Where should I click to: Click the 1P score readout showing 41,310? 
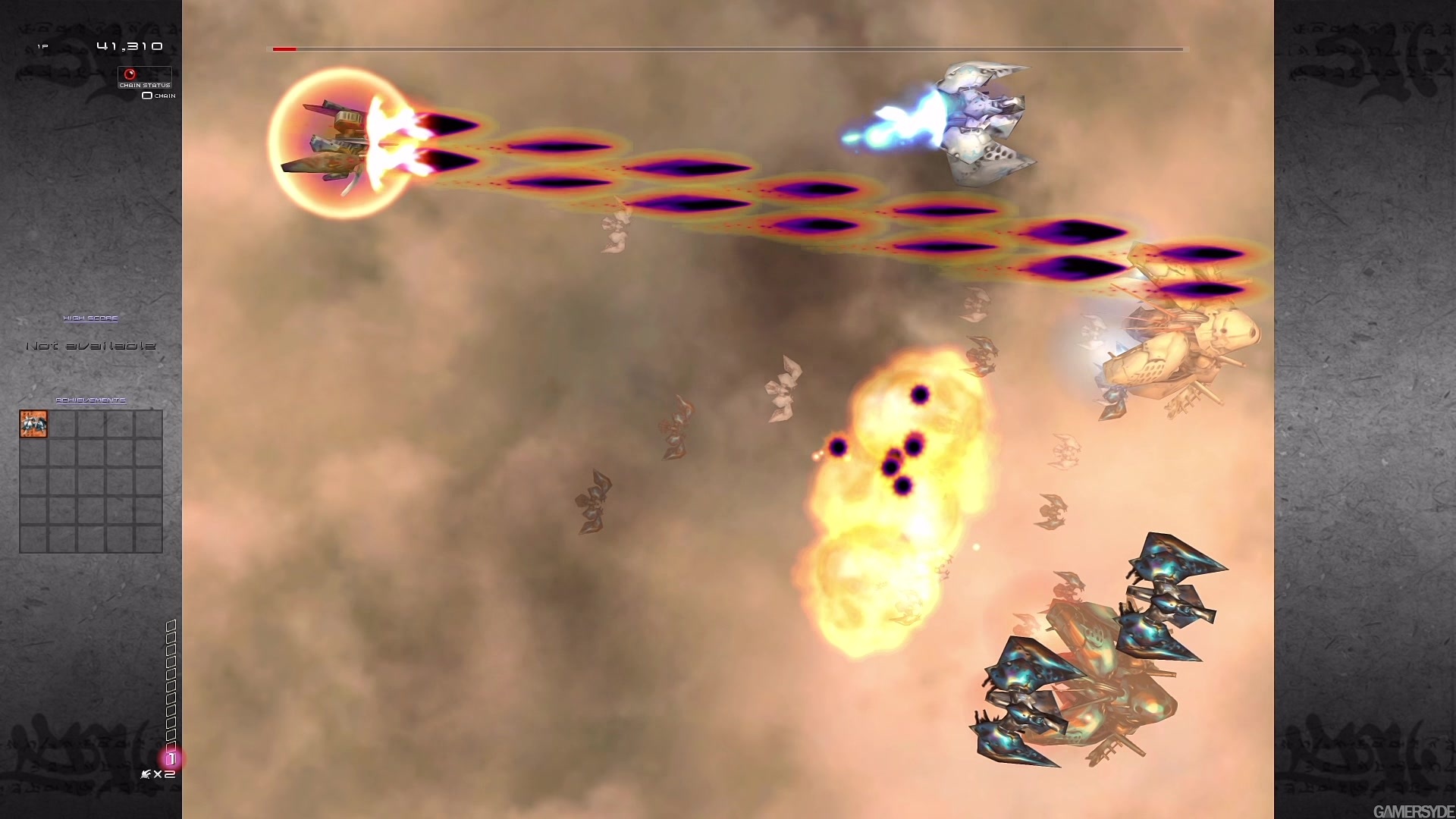point(127,46)
